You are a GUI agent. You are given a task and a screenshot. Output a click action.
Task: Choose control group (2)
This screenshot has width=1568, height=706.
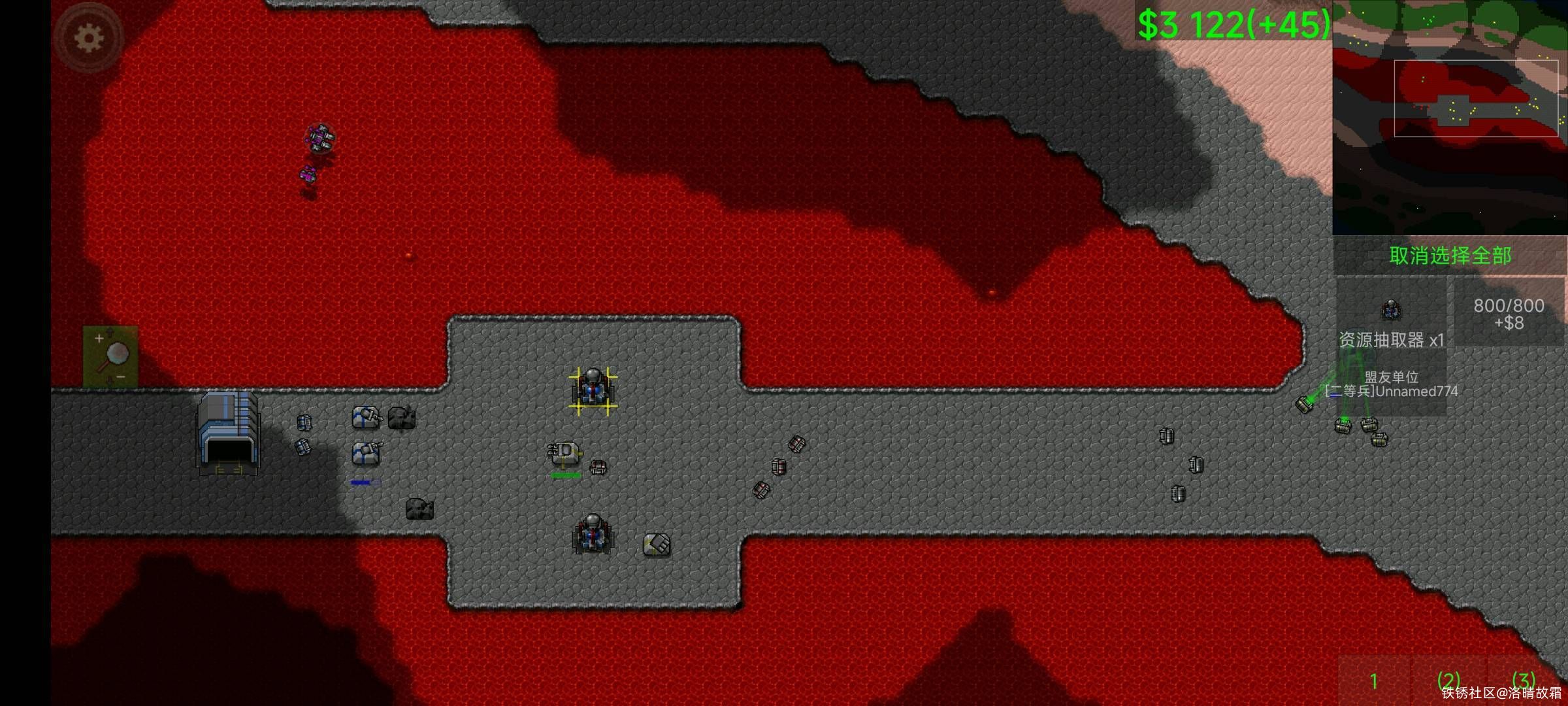(x=1448, y=681)
